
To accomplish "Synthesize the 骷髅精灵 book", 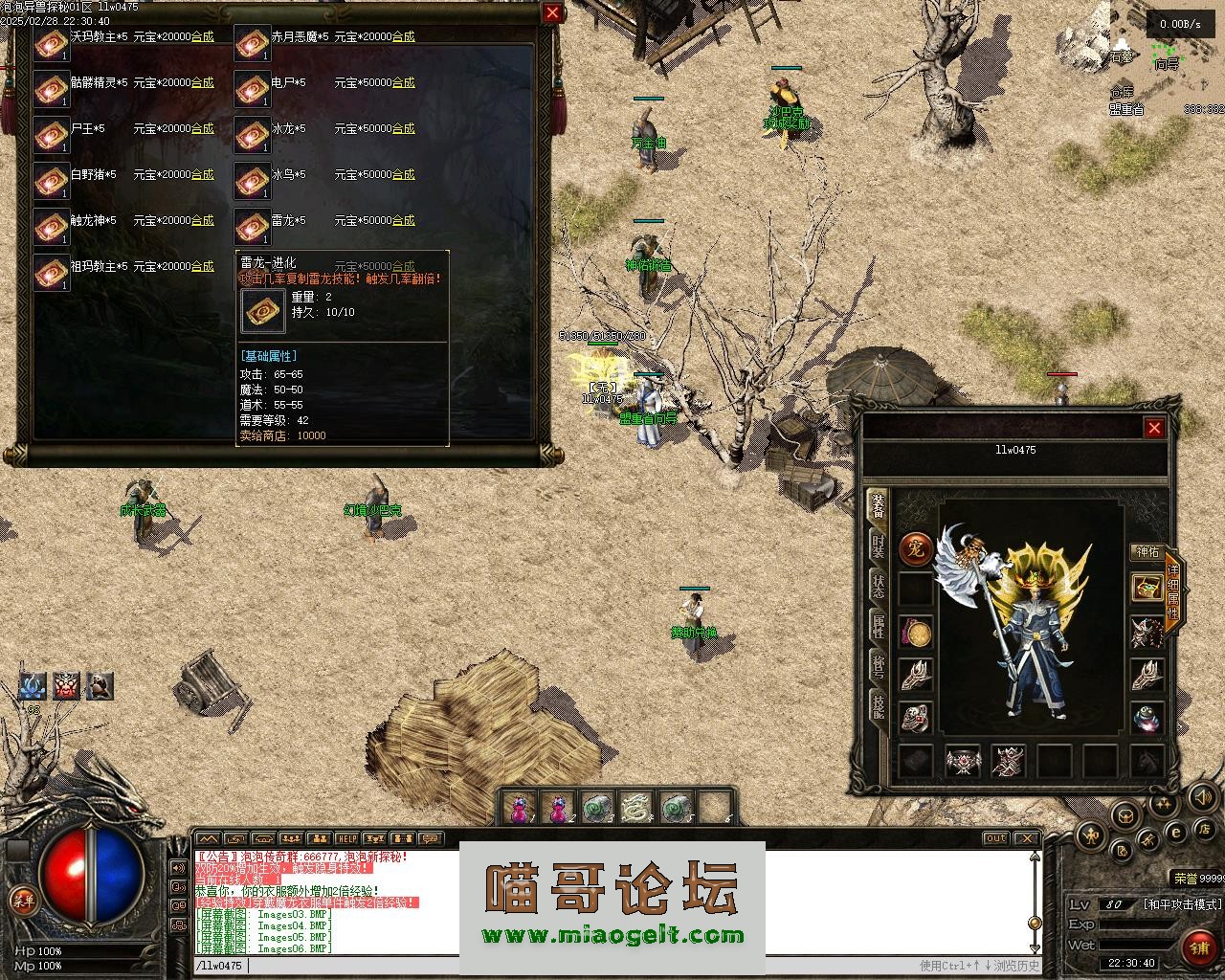I will 202,82.
